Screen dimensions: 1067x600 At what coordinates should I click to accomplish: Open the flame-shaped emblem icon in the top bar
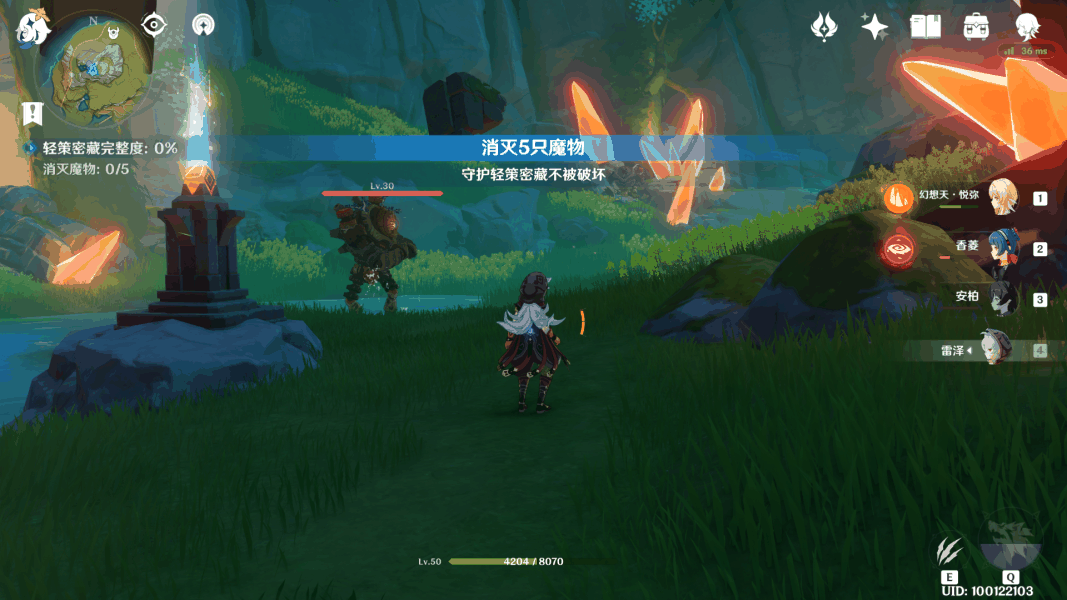824,27
